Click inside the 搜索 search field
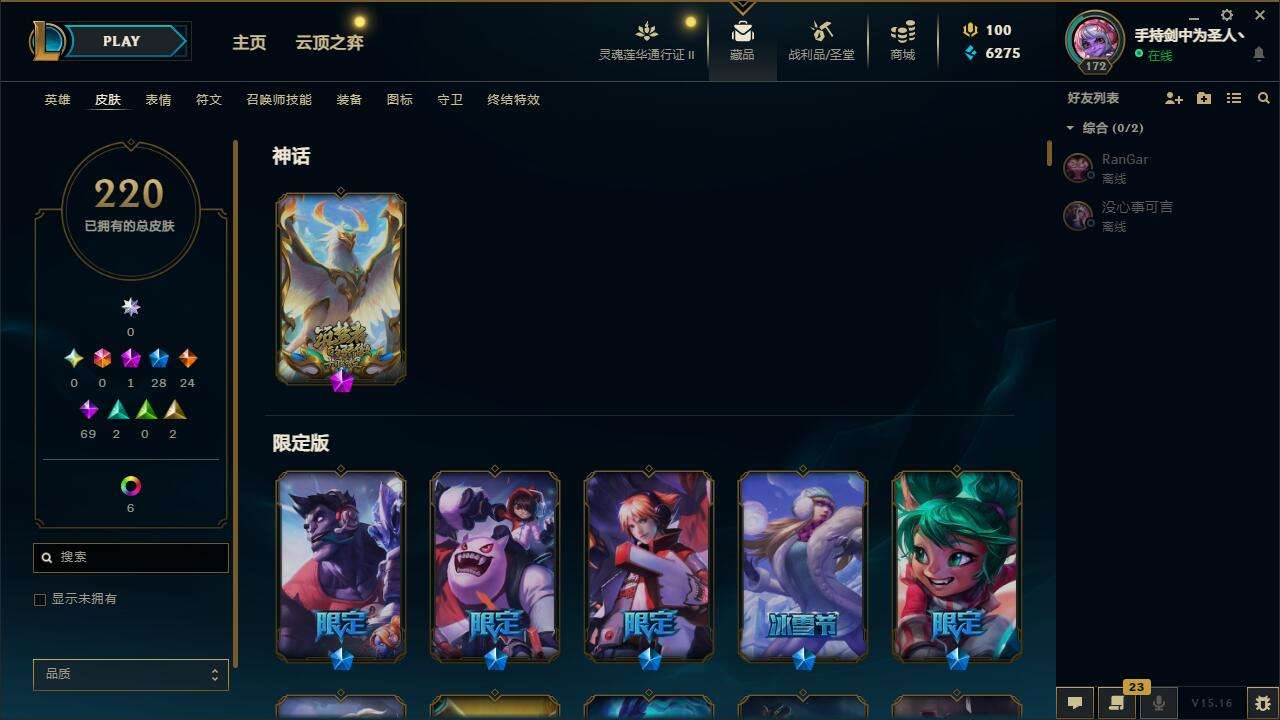Image resolution: width=1280 pixels, height=720 pixels. 130,557
